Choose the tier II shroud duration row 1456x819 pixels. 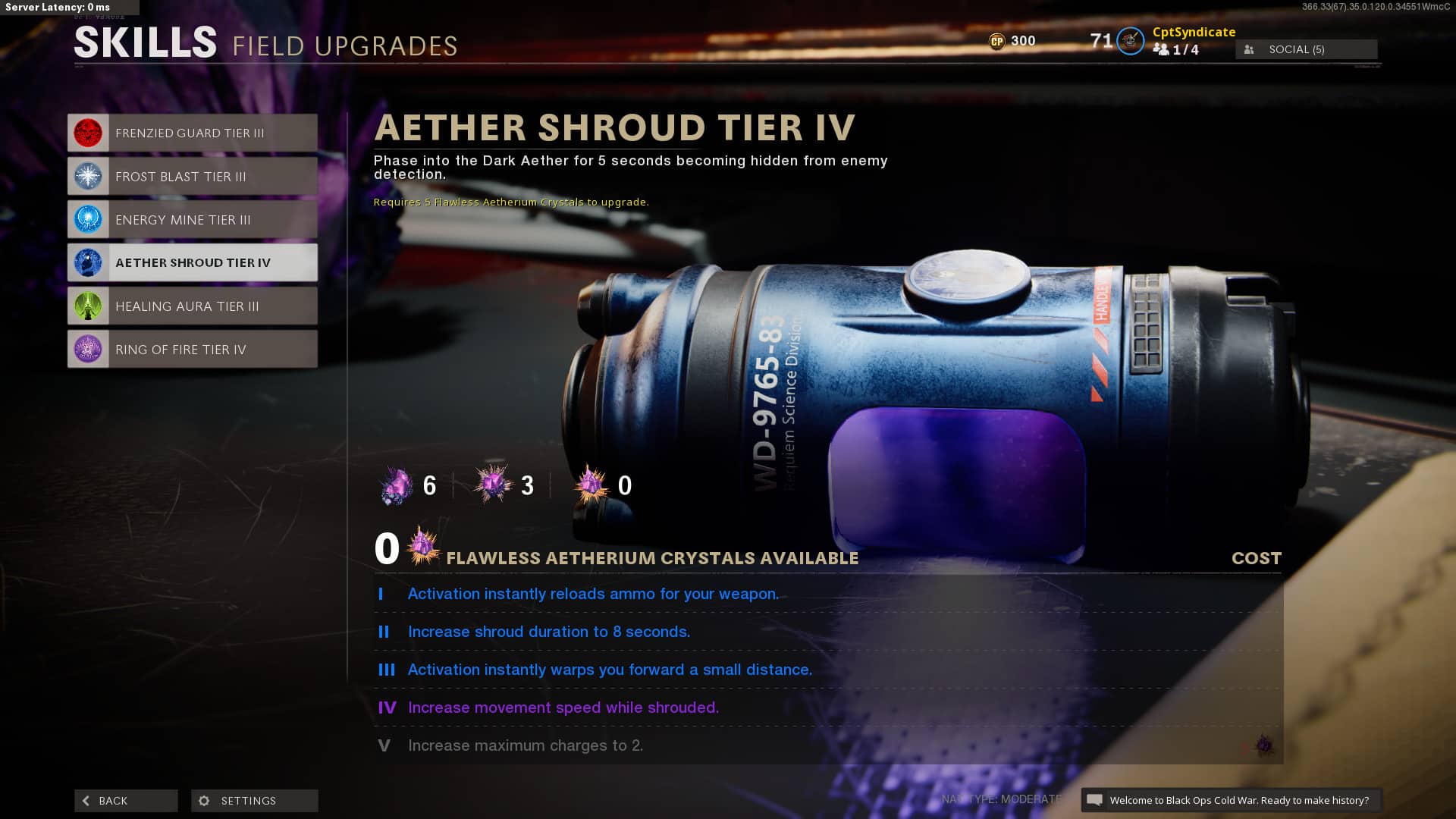pos(827,632)
